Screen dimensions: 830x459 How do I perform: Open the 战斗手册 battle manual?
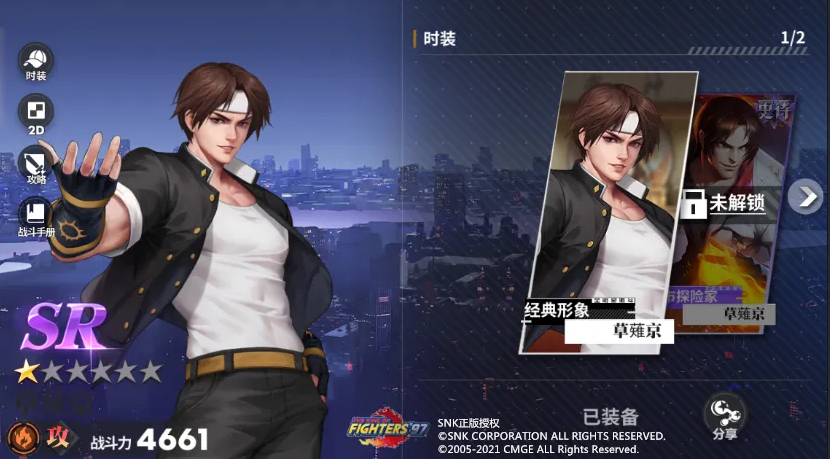point(36,216)
